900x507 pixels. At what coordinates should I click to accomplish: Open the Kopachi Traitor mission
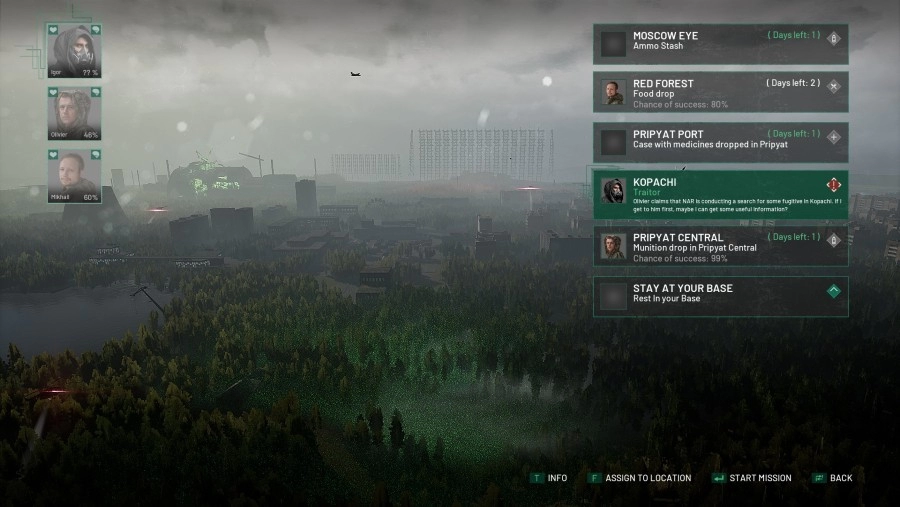click(720, 194)
